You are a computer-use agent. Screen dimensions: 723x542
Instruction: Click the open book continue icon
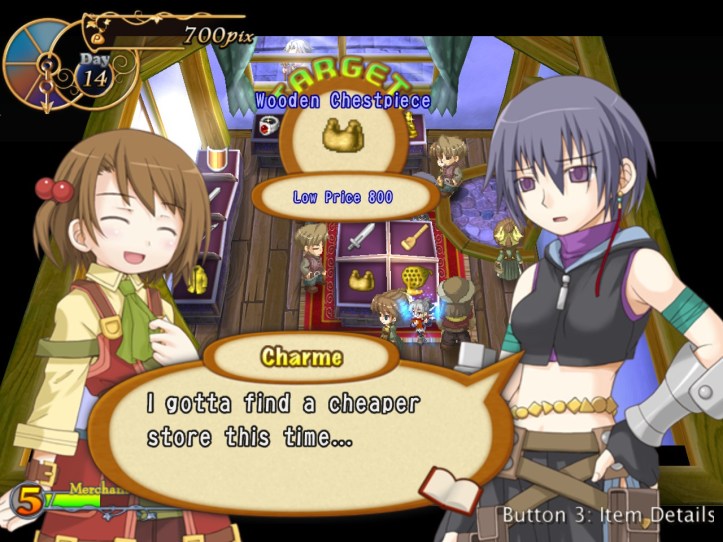point(436,488)
